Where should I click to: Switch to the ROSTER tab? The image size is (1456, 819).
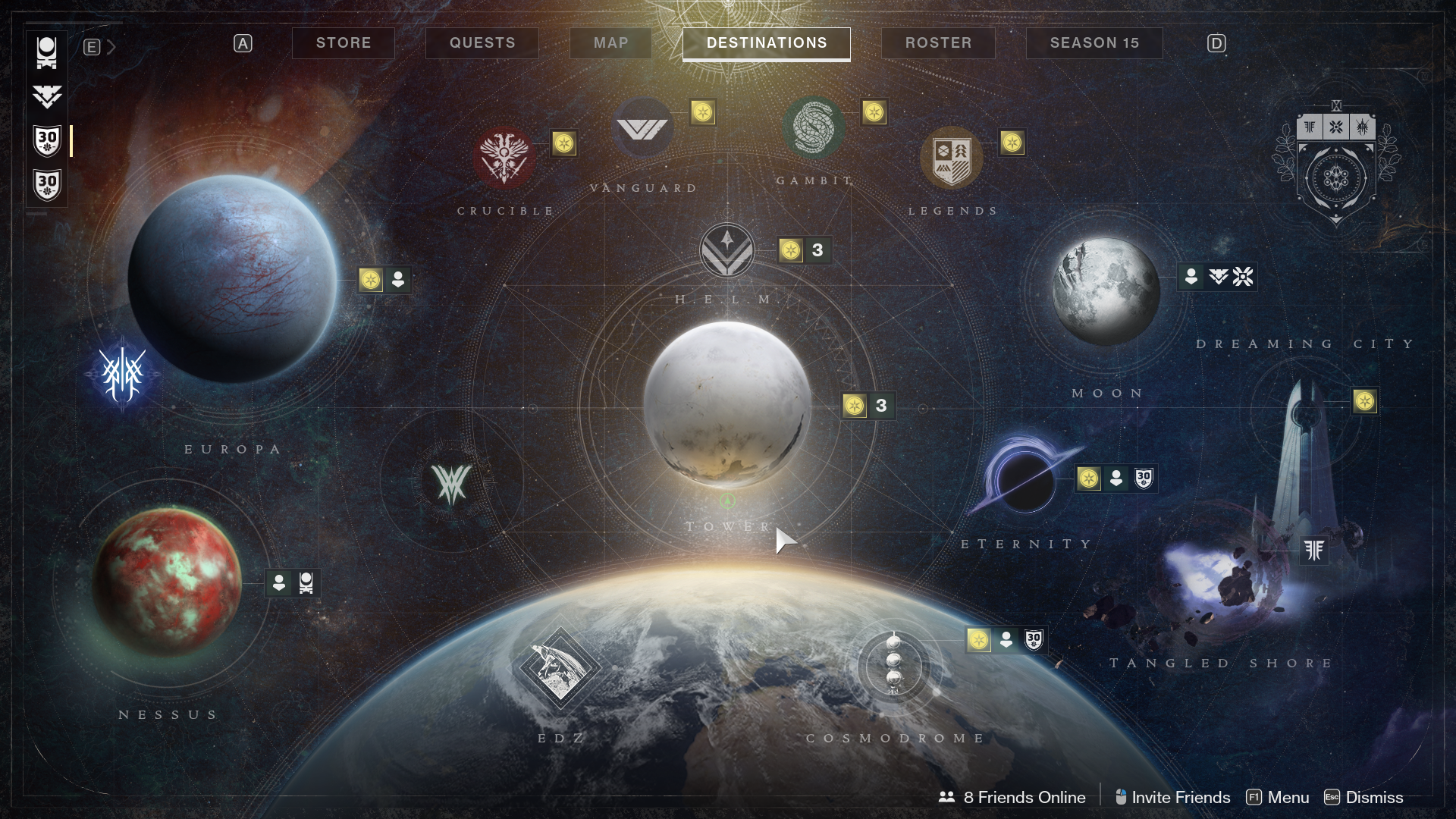938,42
